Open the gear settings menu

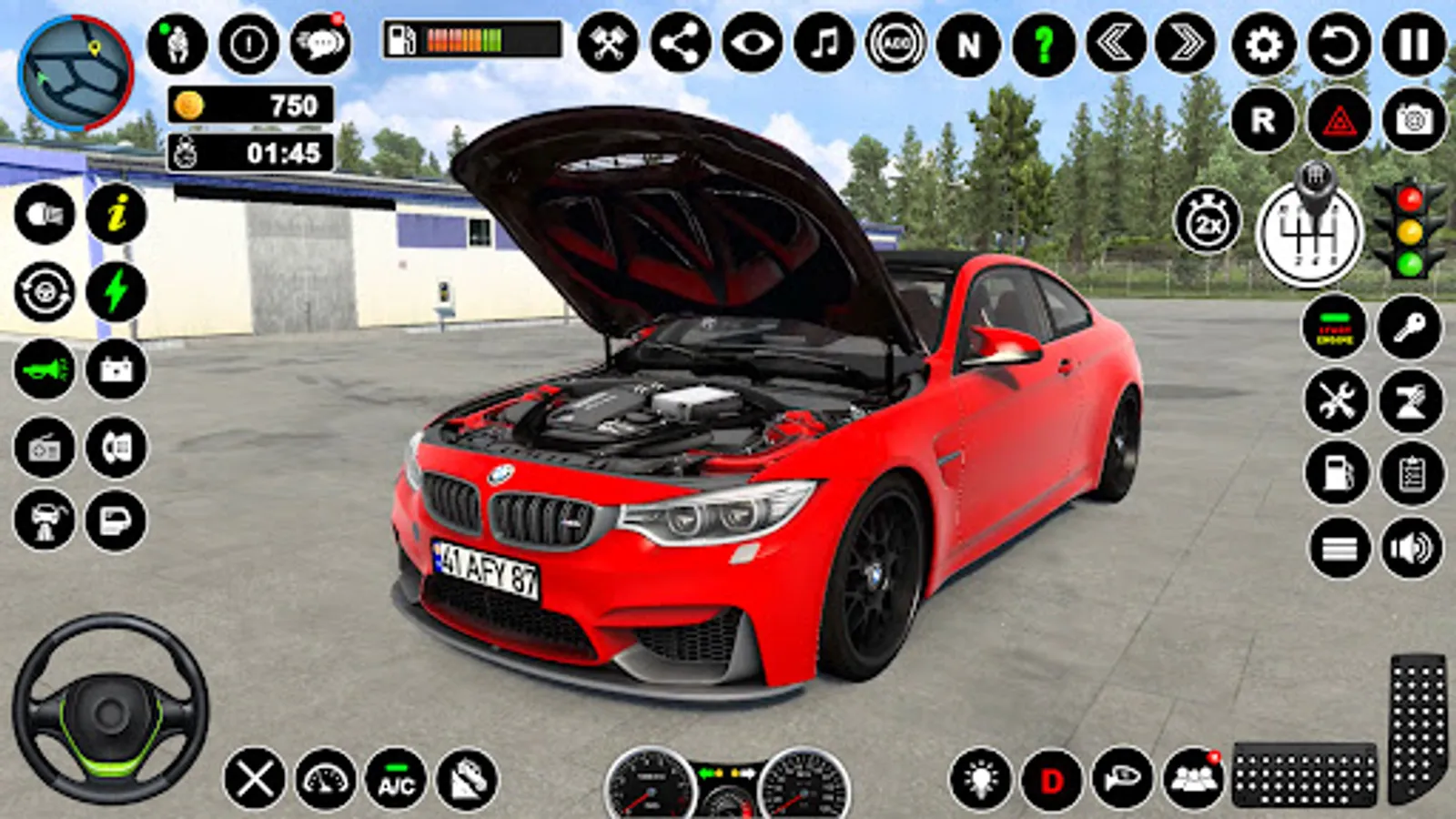[1264, 44]
